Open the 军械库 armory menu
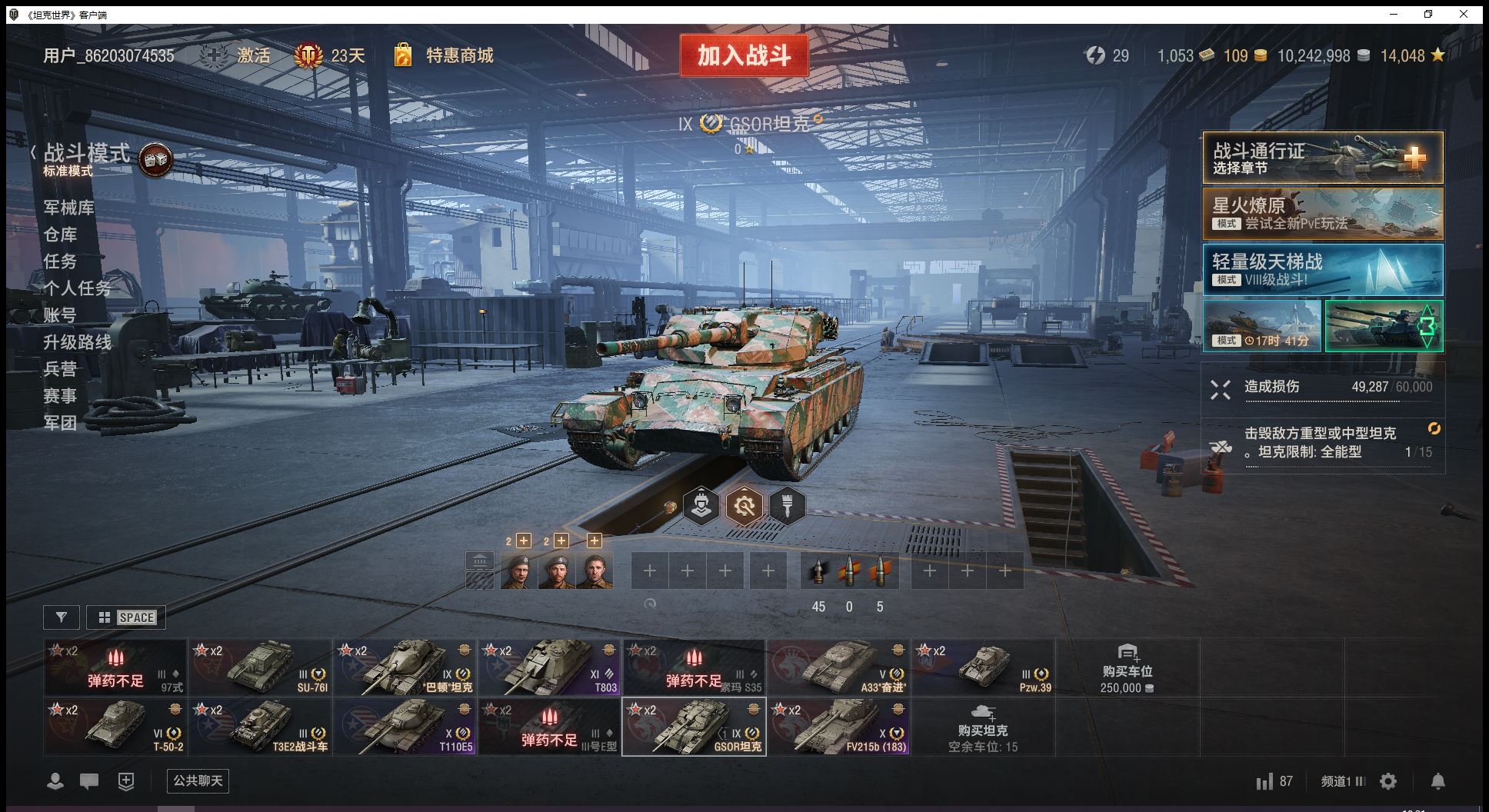 tap(68, 208)
